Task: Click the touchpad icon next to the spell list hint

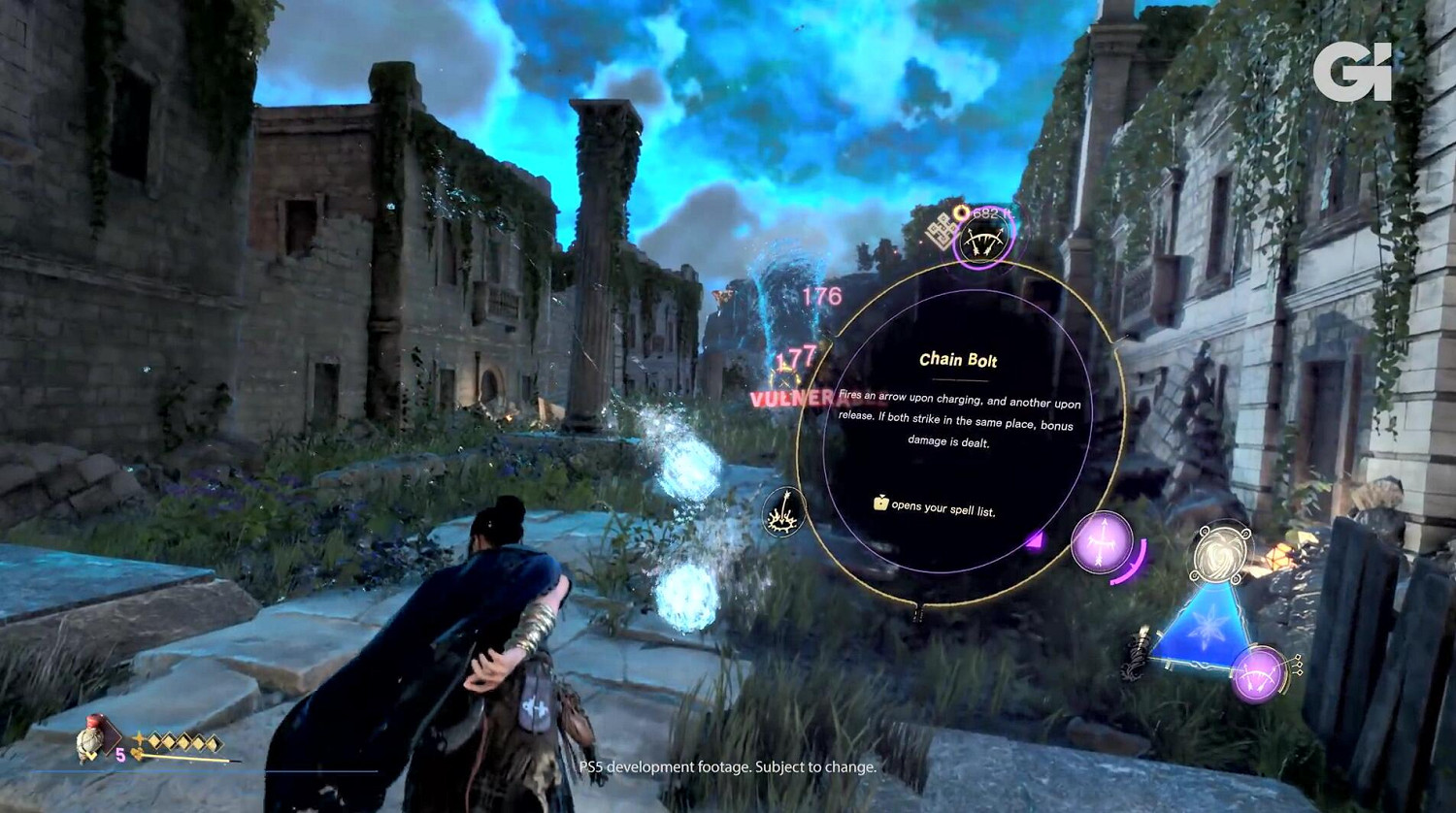Action: [x=881, y=504]
